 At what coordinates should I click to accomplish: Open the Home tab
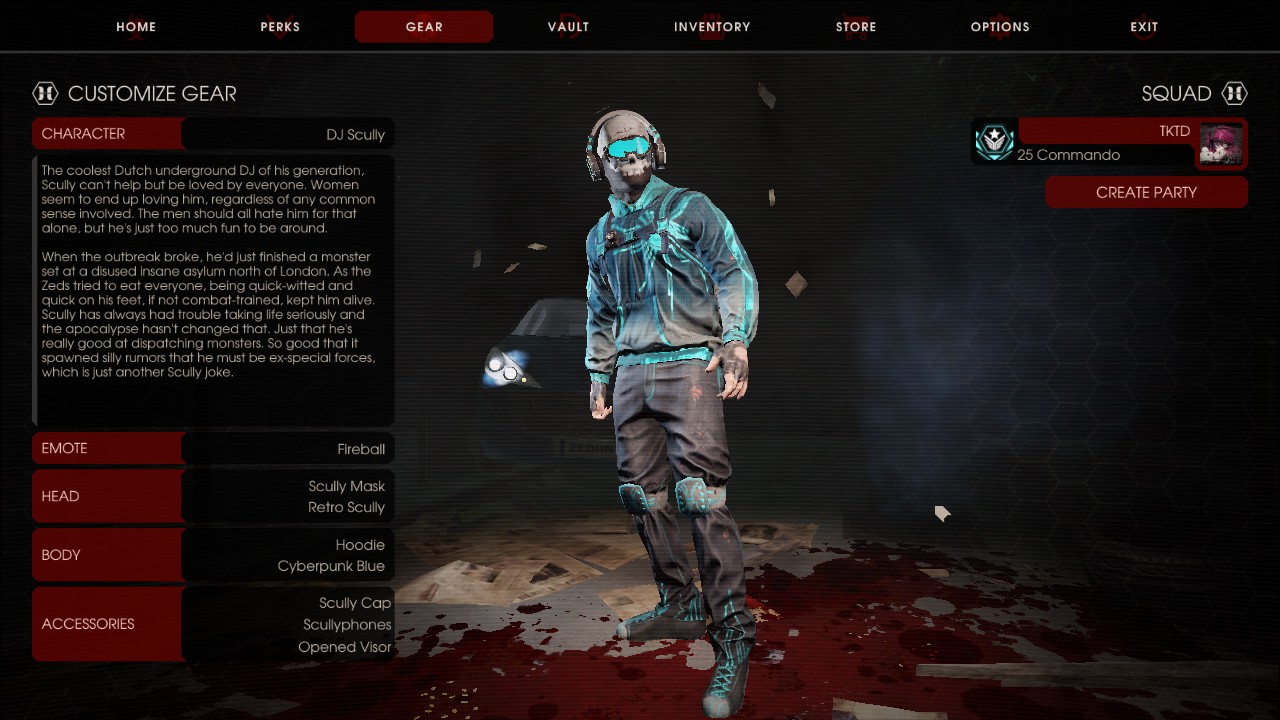tap(136, 27)
